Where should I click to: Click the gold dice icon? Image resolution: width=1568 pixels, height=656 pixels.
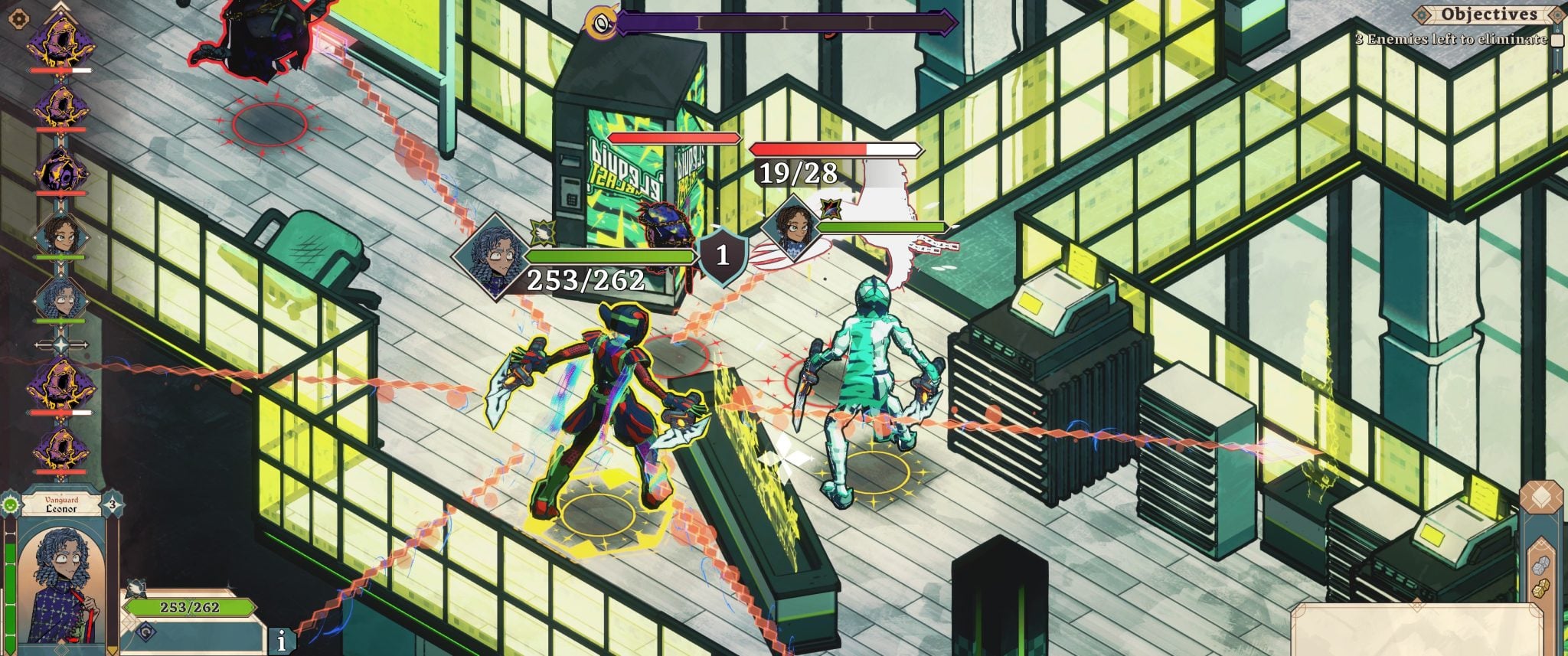(x=1540, y=590)
